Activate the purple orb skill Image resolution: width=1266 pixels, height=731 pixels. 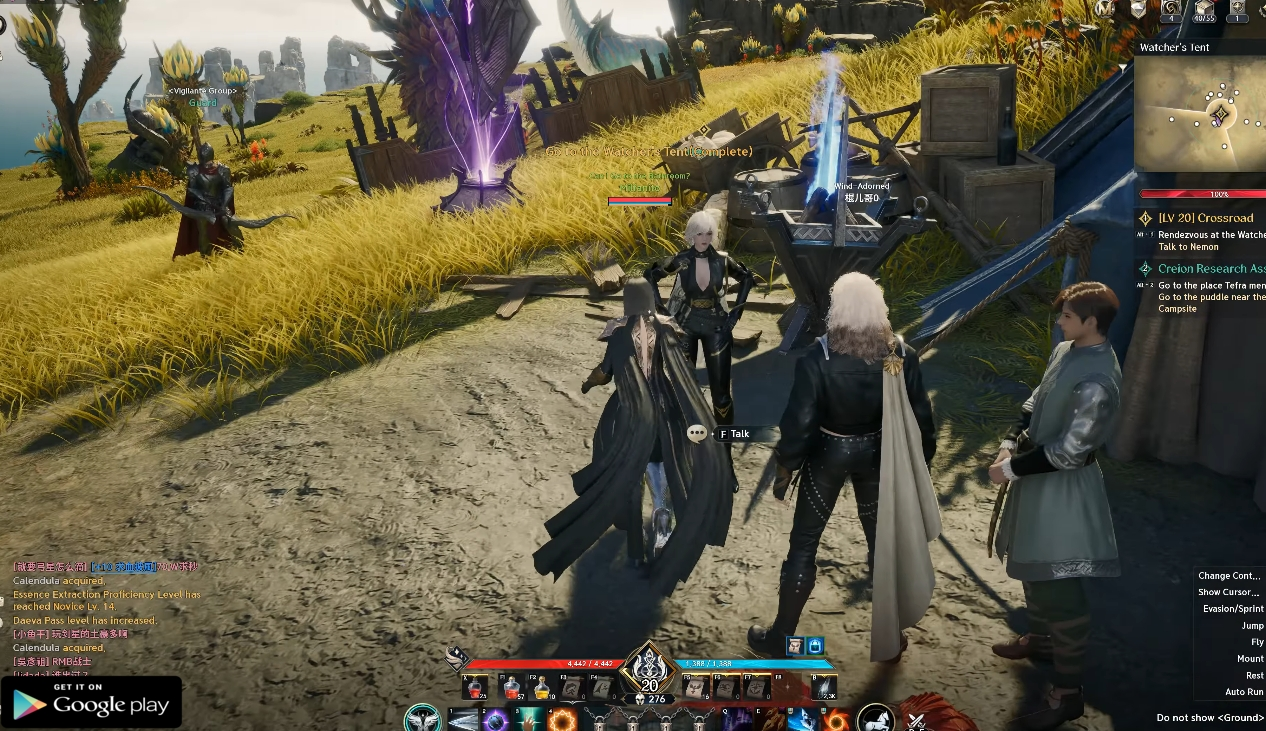tap(494, 720)
